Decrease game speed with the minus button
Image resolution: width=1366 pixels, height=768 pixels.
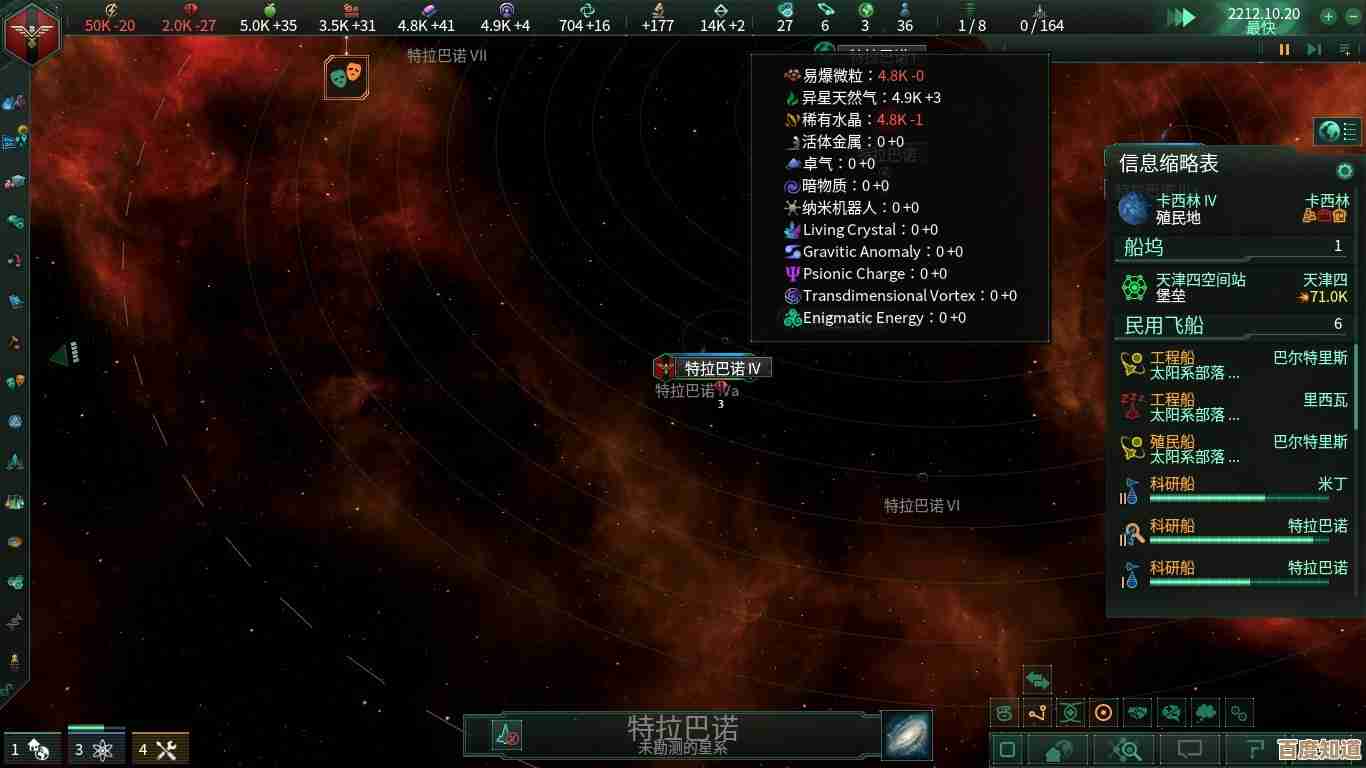click(1352, 16)
